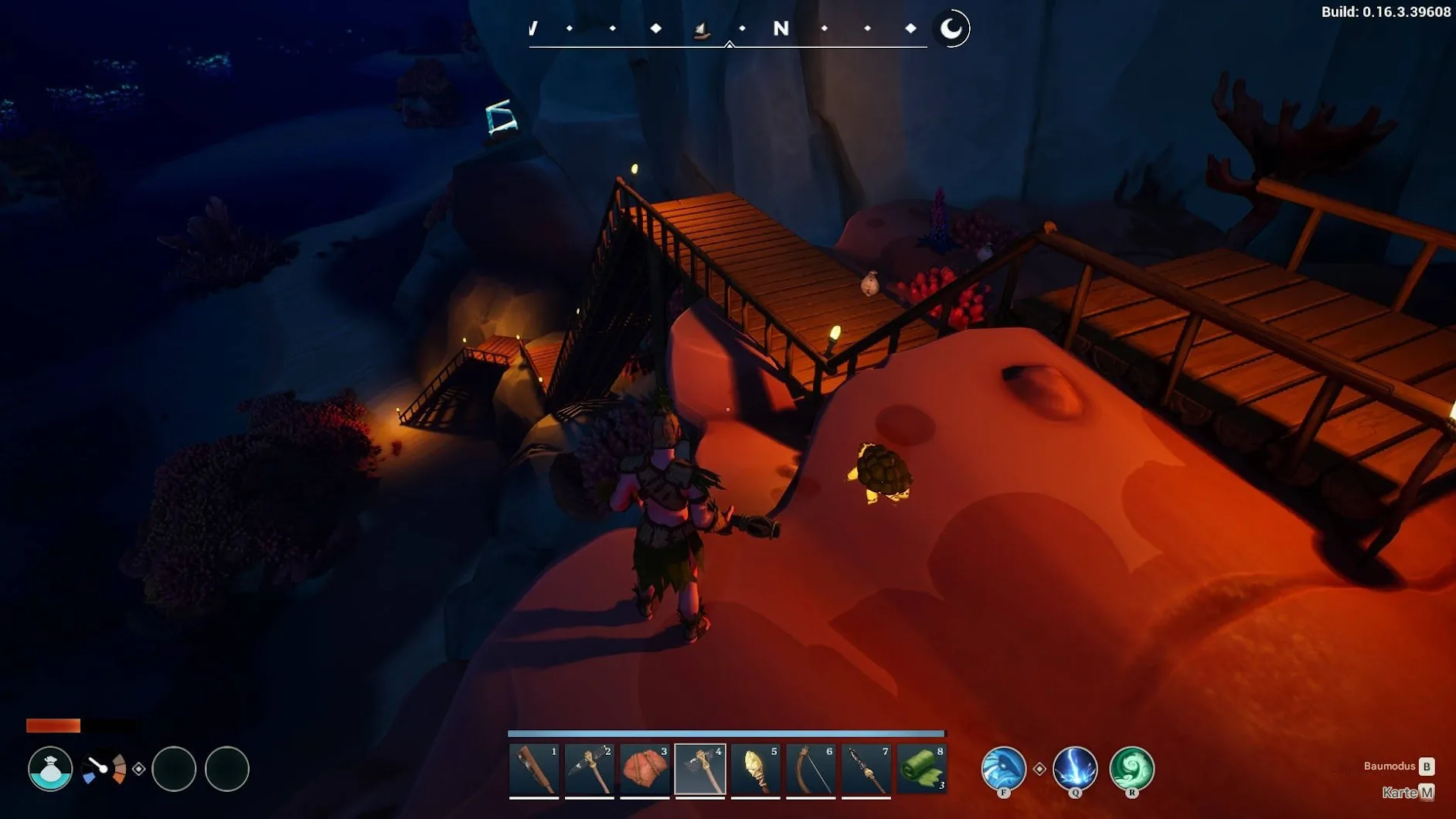The width and height of the screenshot is (1456, 819).
Task: Equip the bow in hotbar slot 6
Action: [x=811, y=770]
